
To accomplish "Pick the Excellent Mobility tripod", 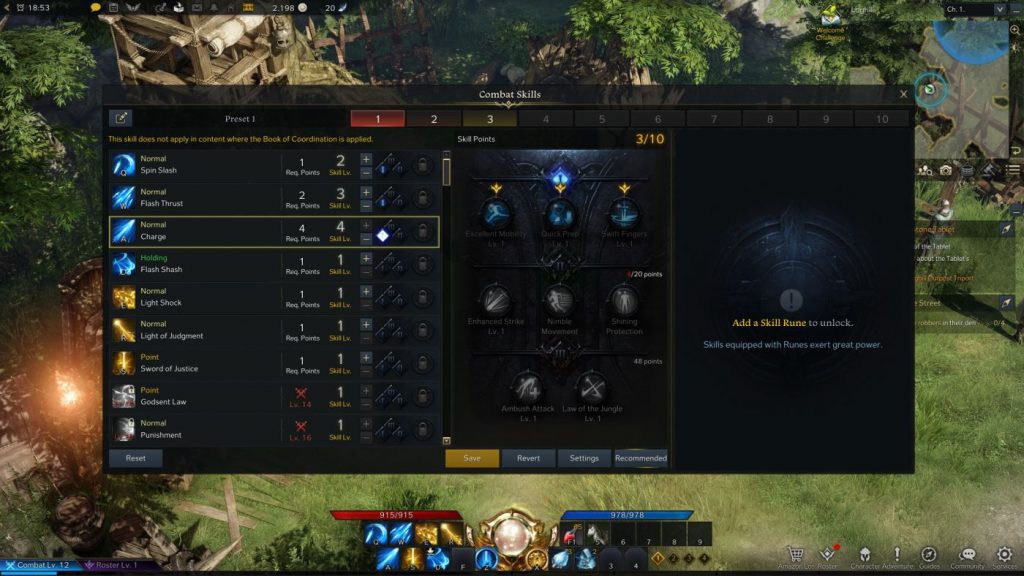I will (x=496, y=213).
